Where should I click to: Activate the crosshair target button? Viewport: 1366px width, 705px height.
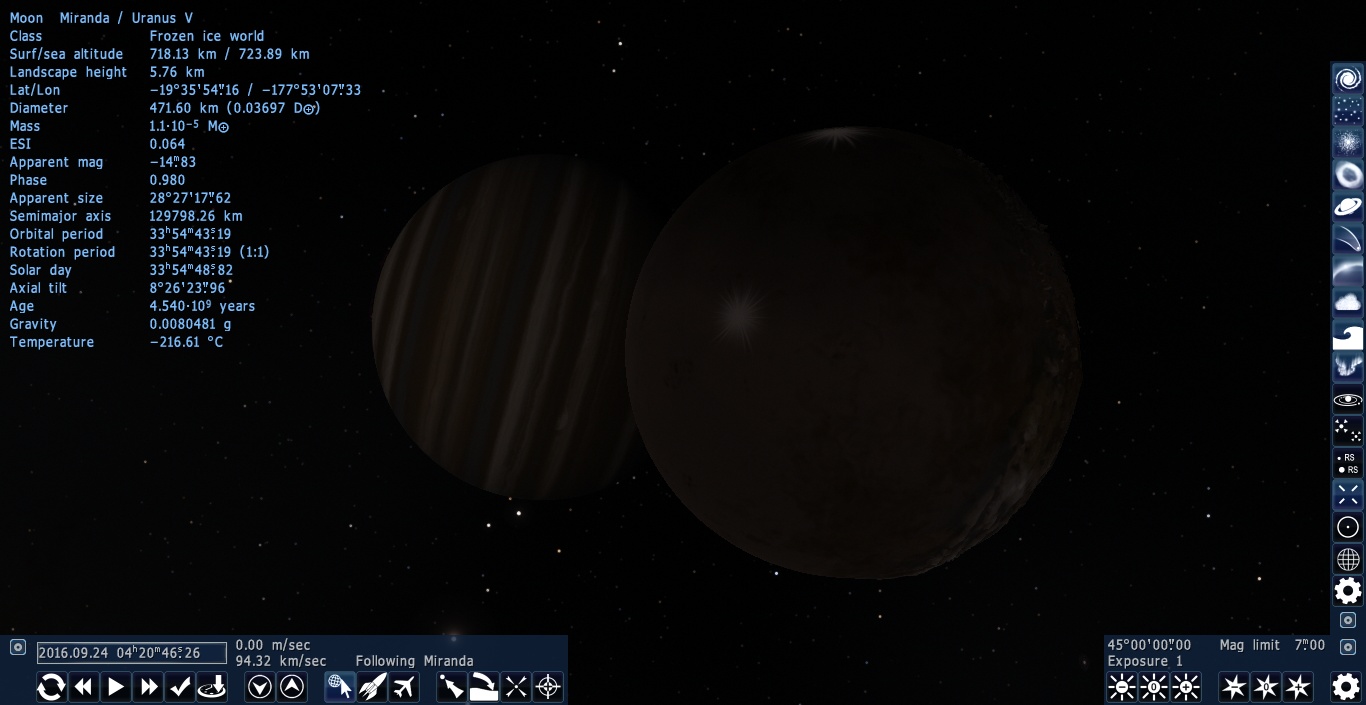pyautogui.click(x=548, y=687)
